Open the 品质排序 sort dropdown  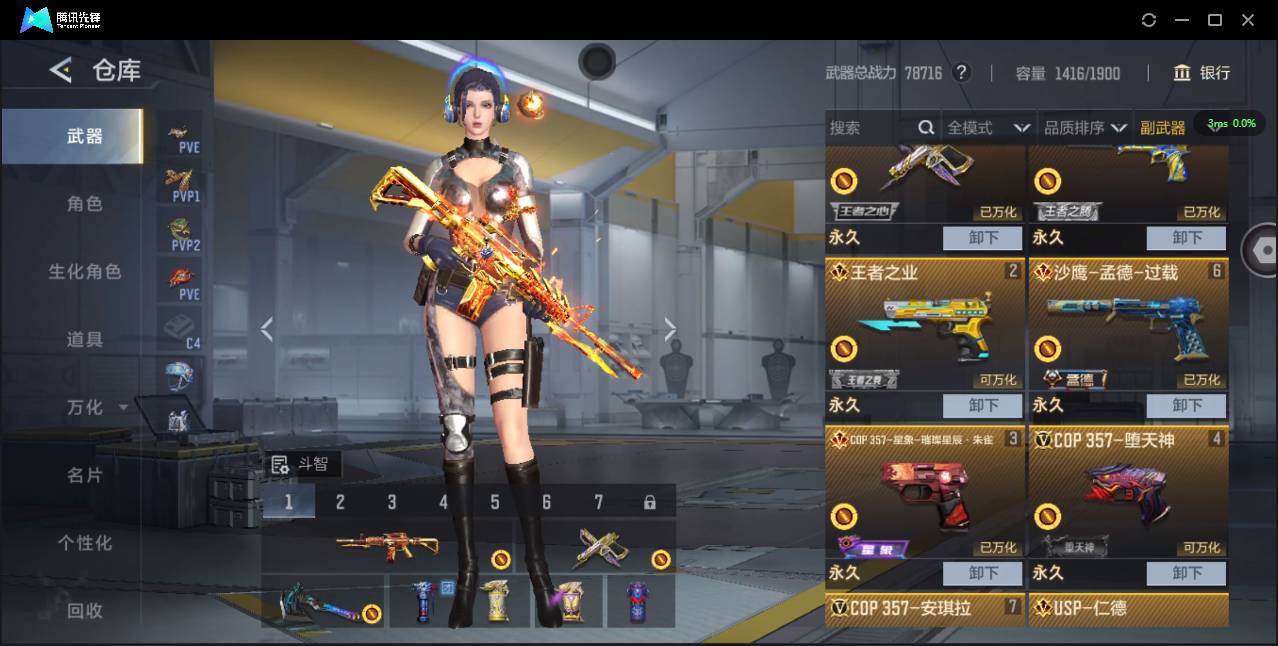[x=1085, y=128]
